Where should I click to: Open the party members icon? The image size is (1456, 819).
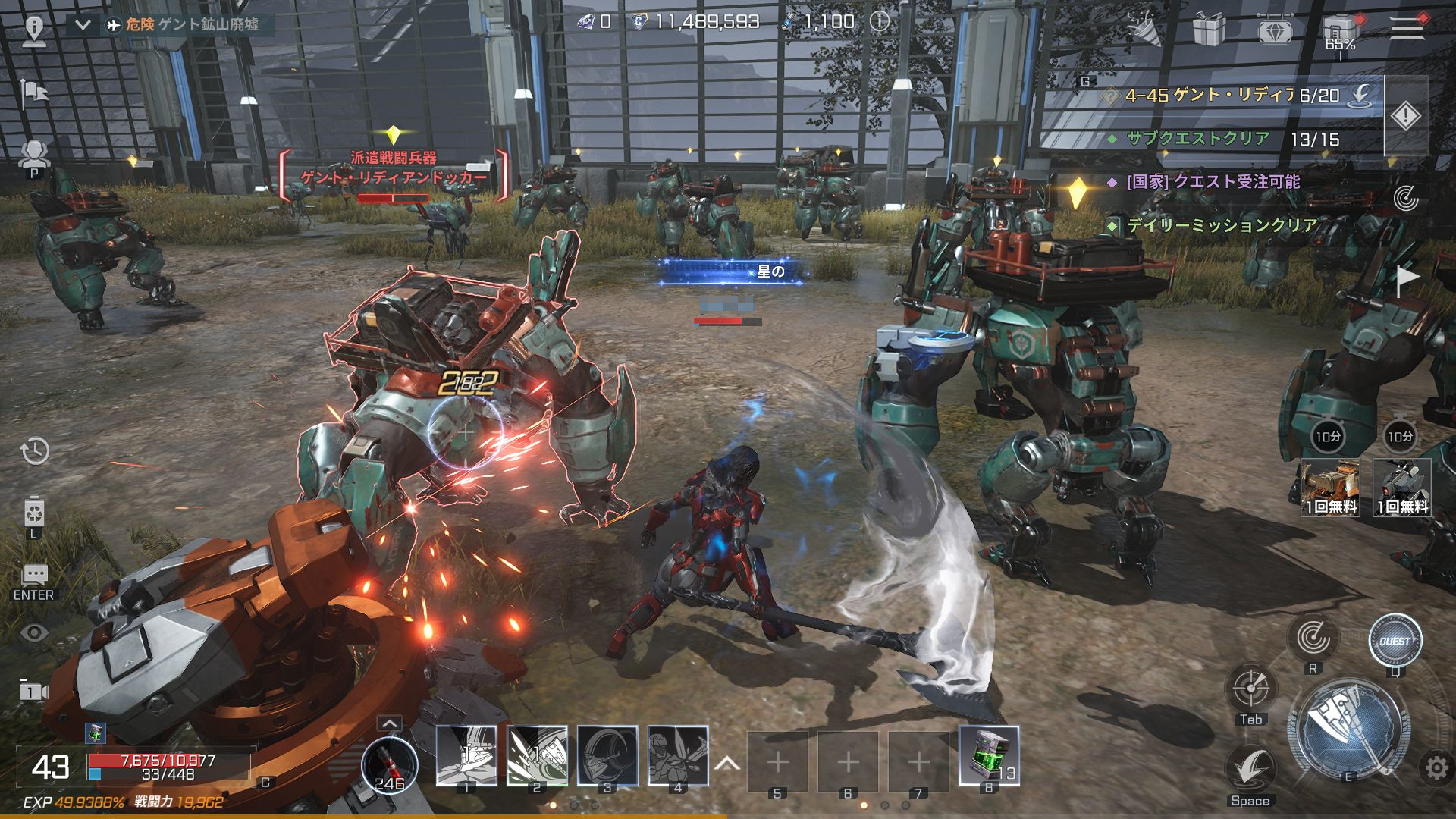tap(34, 154)
